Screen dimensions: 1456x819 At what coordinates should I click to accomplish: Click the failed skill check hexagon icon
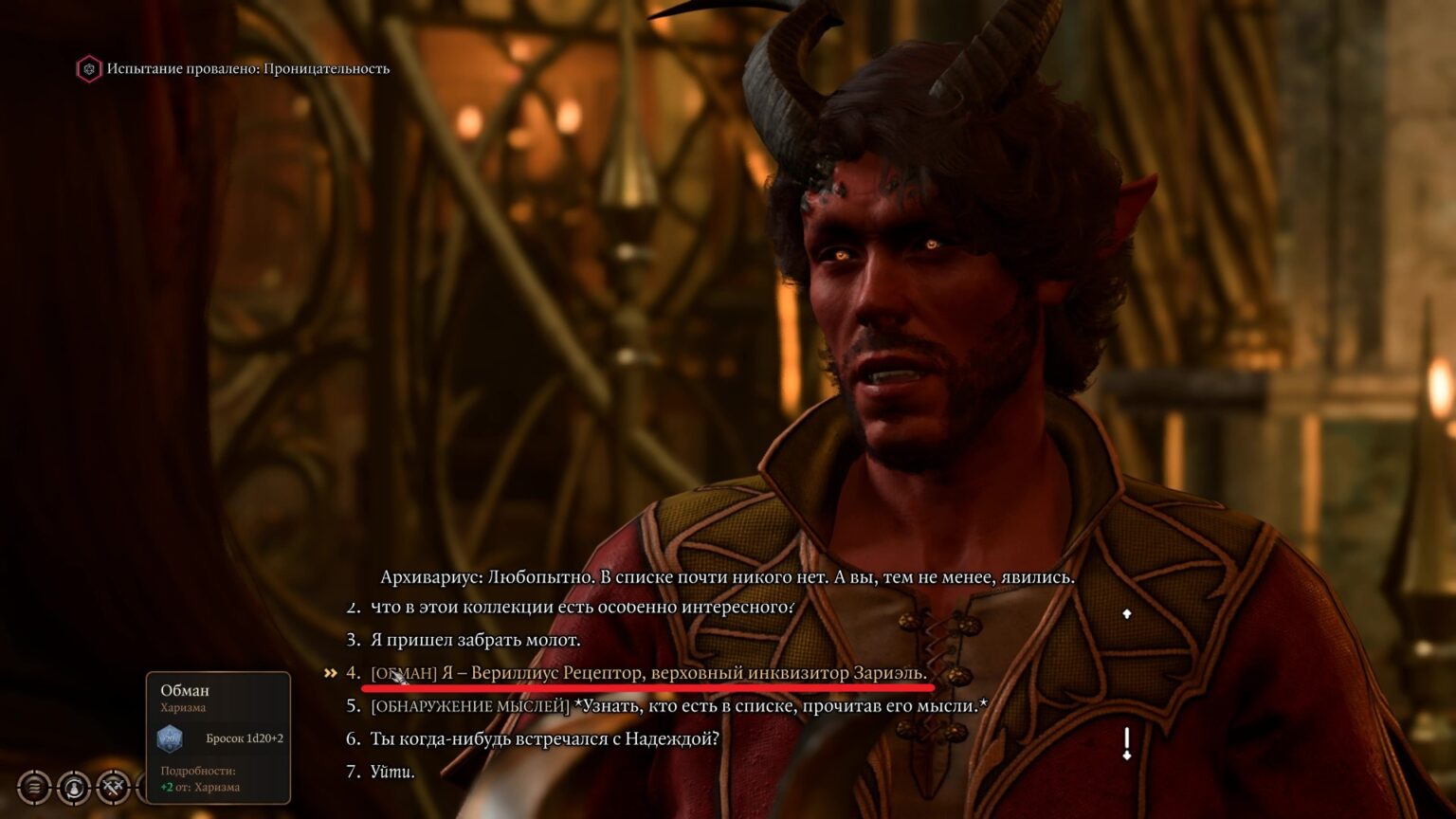point(90,68)
